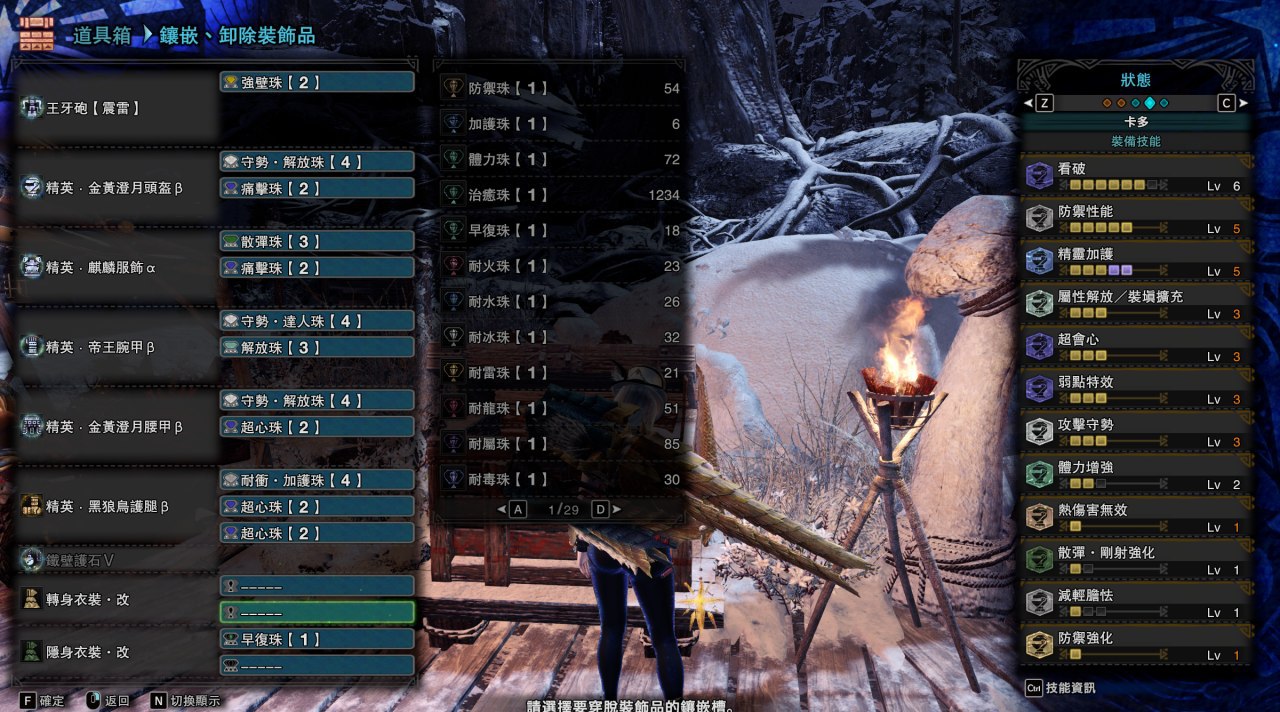The height and width of the screenshot is (712, 1280).
Task: Select the 強壁珠【2】 decoration slot
Action: pyautogui.click(x=316, y=82)
